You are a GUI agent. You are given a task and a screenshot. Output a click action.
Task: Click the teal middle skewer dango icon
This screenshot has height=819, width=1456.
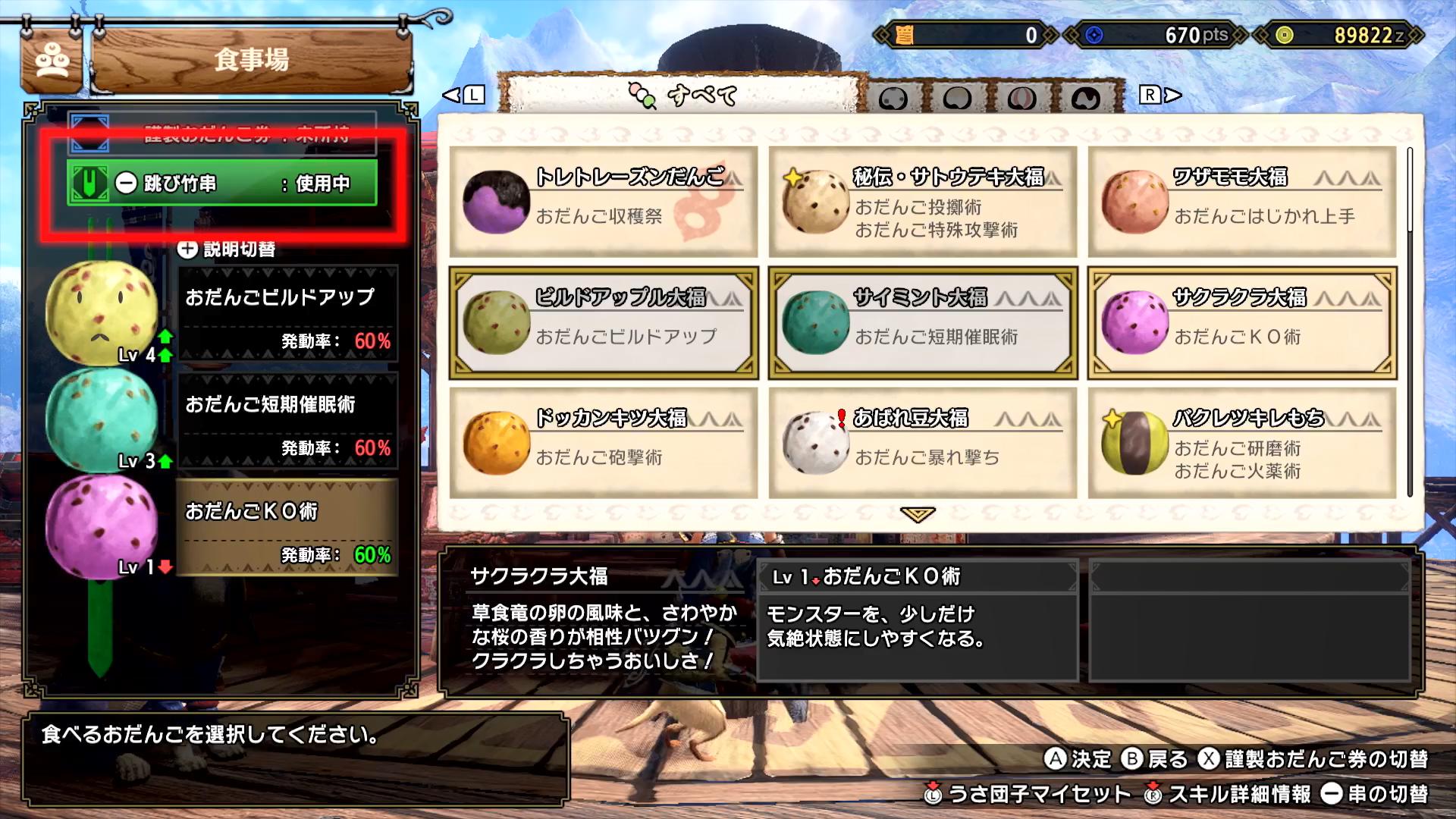pyautogui.click(x=101, y=417)
